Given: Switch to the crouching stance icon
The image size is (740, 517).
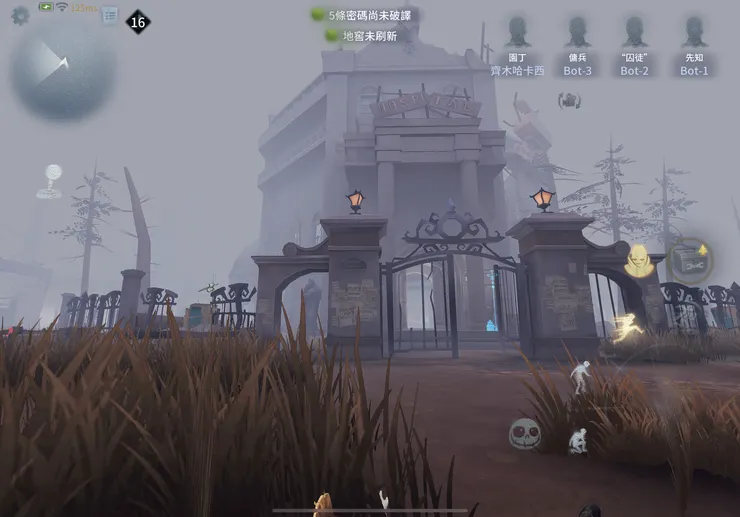Looking at the screenshot, I should click(578, 440).
